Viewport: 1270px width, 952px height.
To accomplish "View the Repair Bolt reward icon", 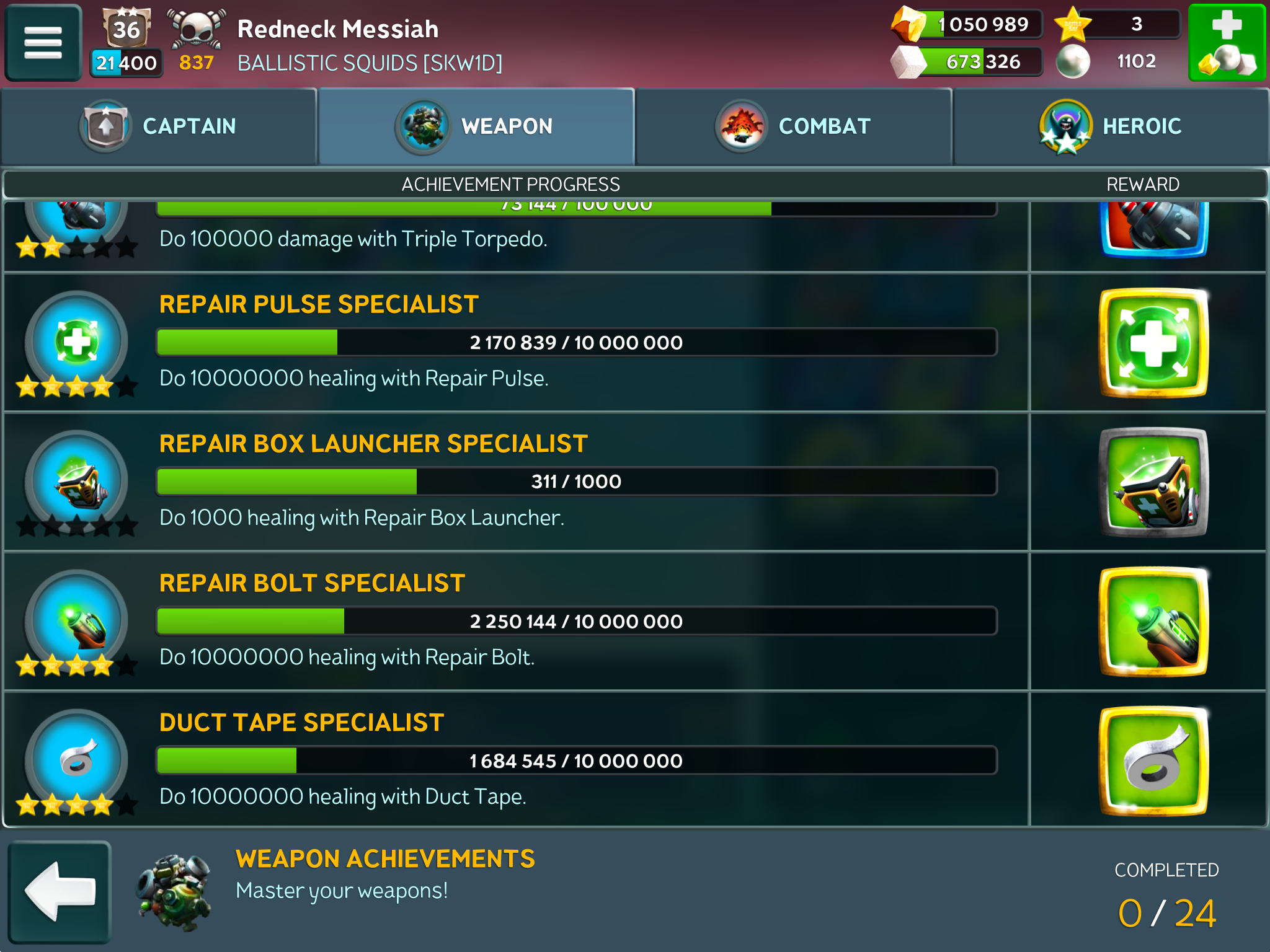I will point(1153,622).
